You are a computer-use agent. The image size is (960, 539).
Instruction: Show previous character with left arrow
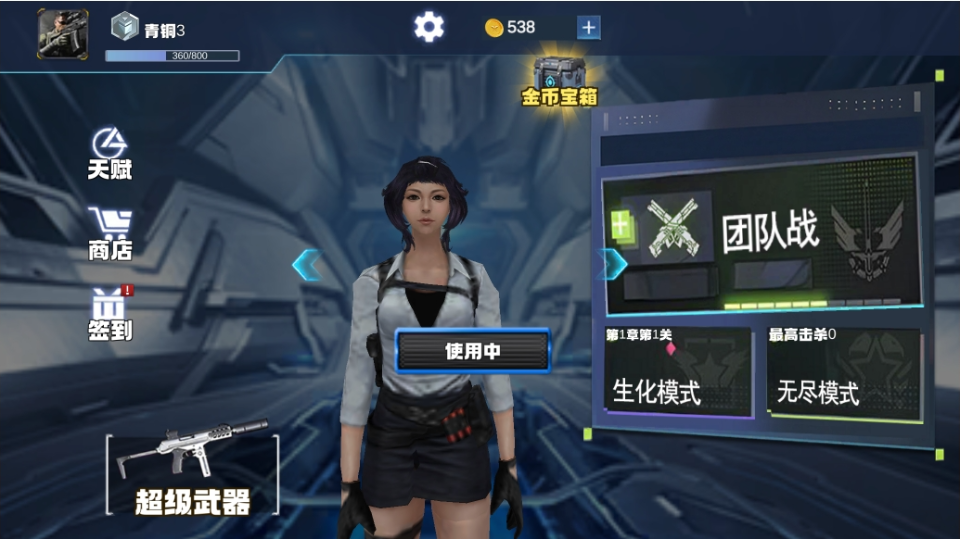(x=306, y=265)
